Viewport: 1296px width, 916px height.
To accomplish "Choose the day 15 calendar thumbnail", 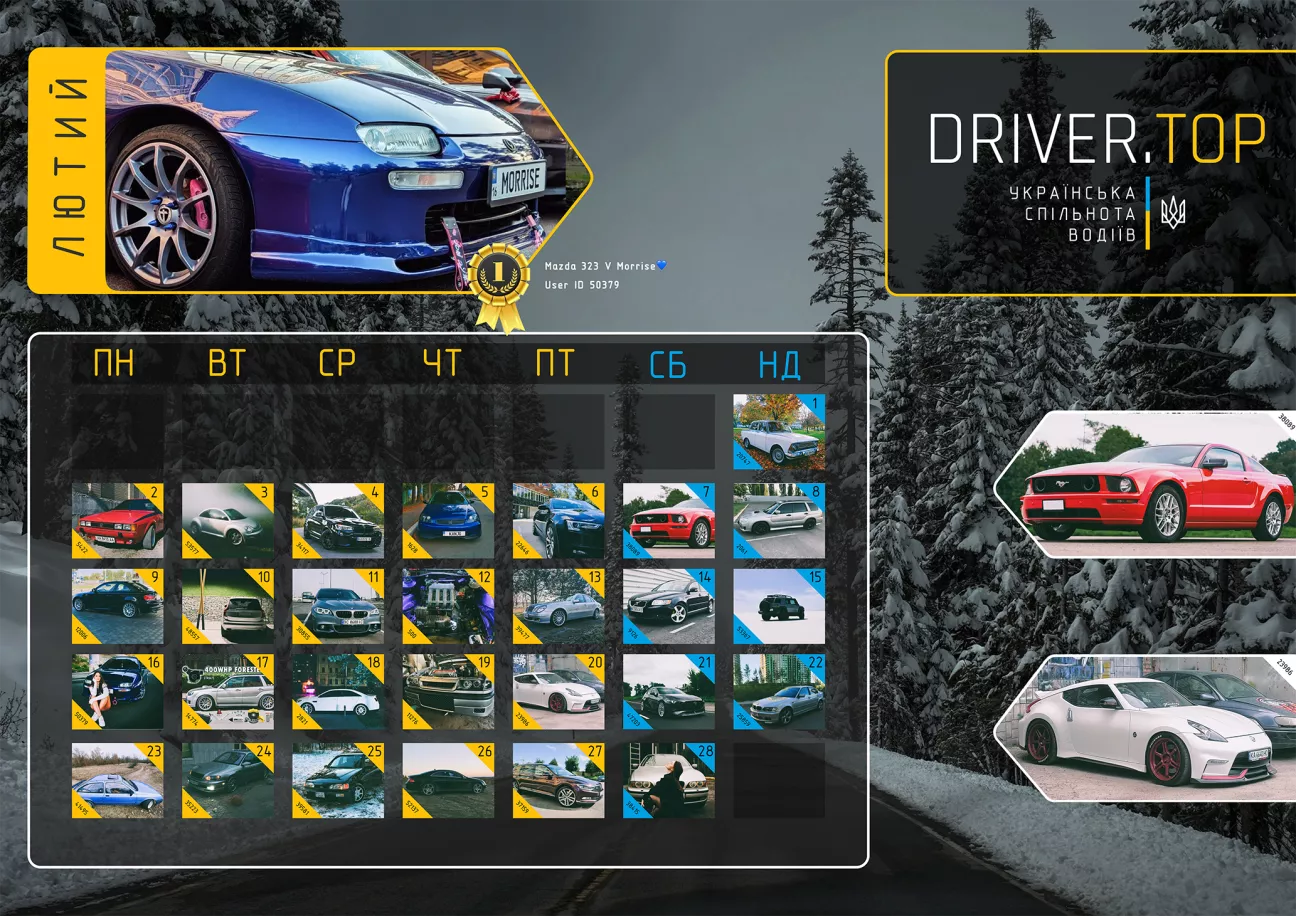I will tap(779, 607).
